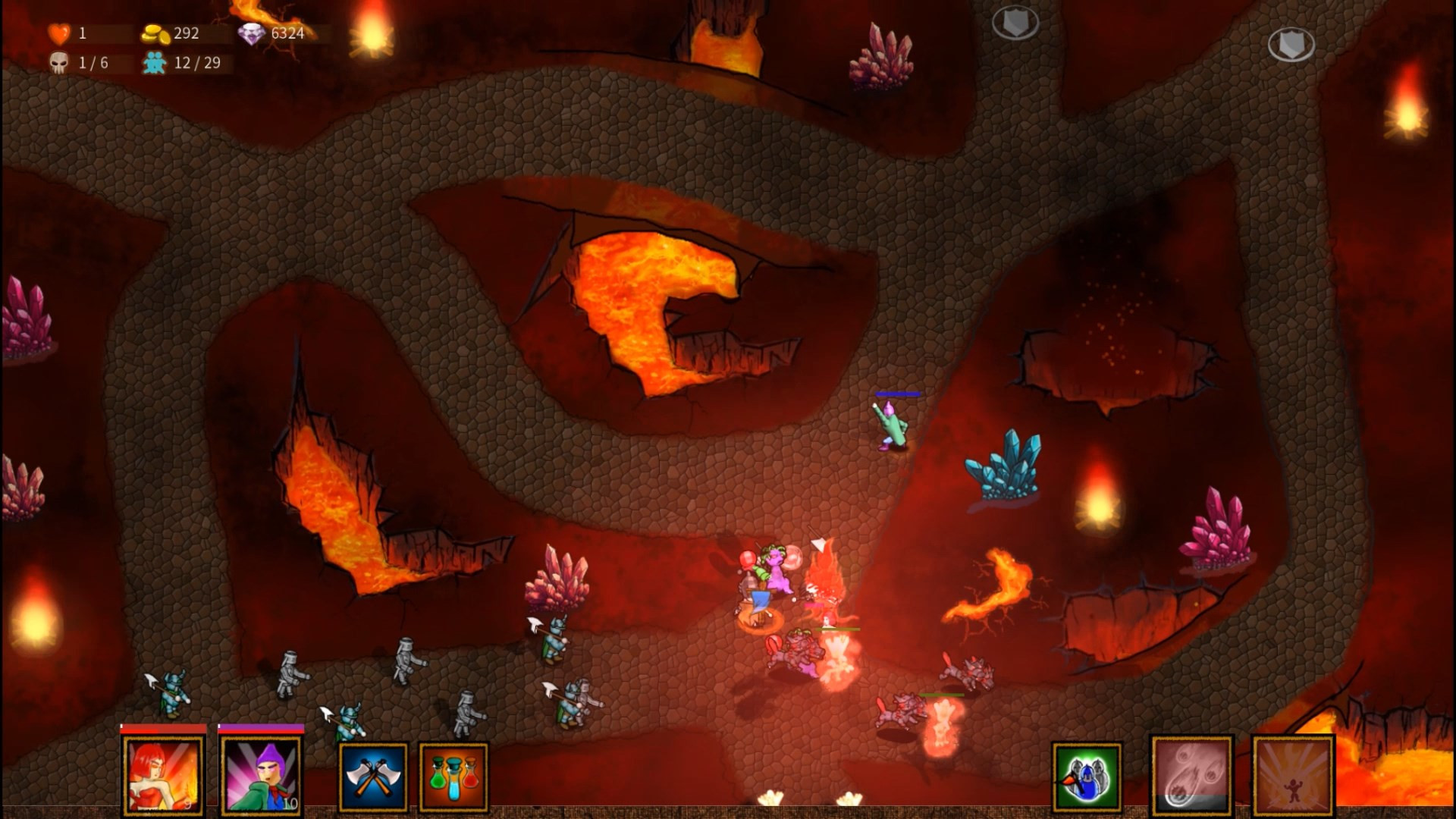Activate the soldier reinforcements ability
1456x819 pixels.
click(1086, 777)
